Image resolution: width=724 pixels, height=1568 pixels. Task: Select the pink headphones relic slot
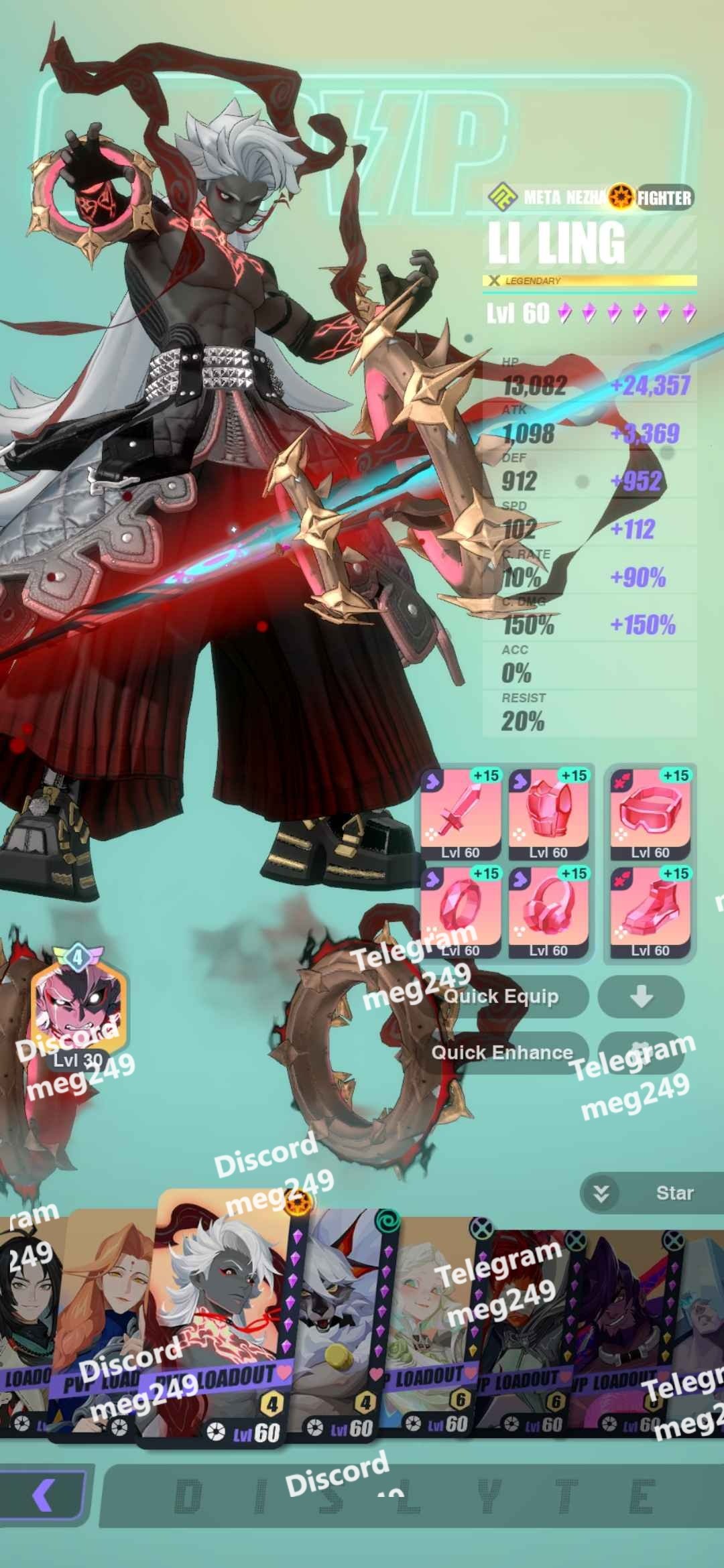(548, 912)
